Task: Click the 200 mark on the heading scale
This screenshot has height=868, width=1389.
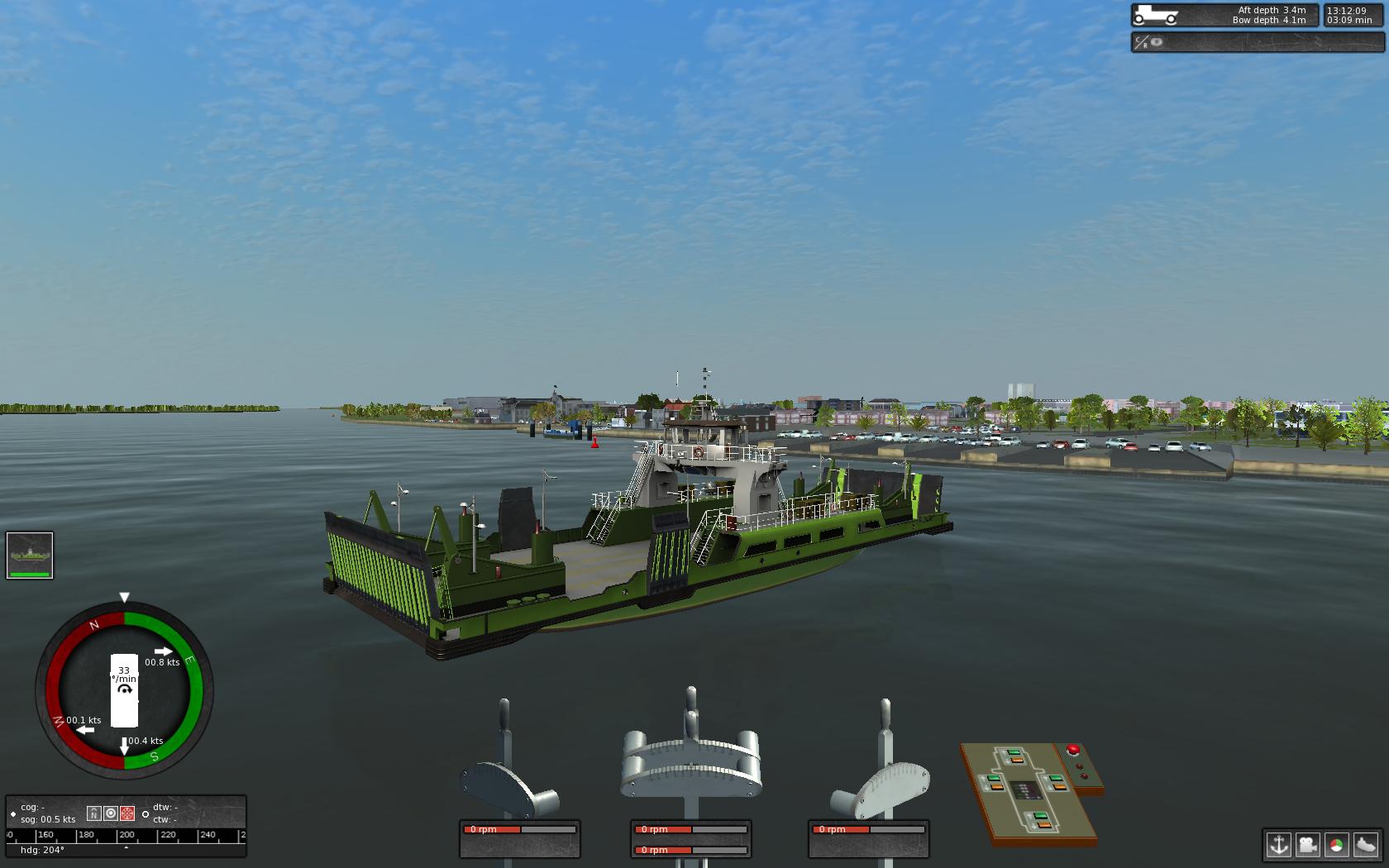Action: tap(126, 836)
